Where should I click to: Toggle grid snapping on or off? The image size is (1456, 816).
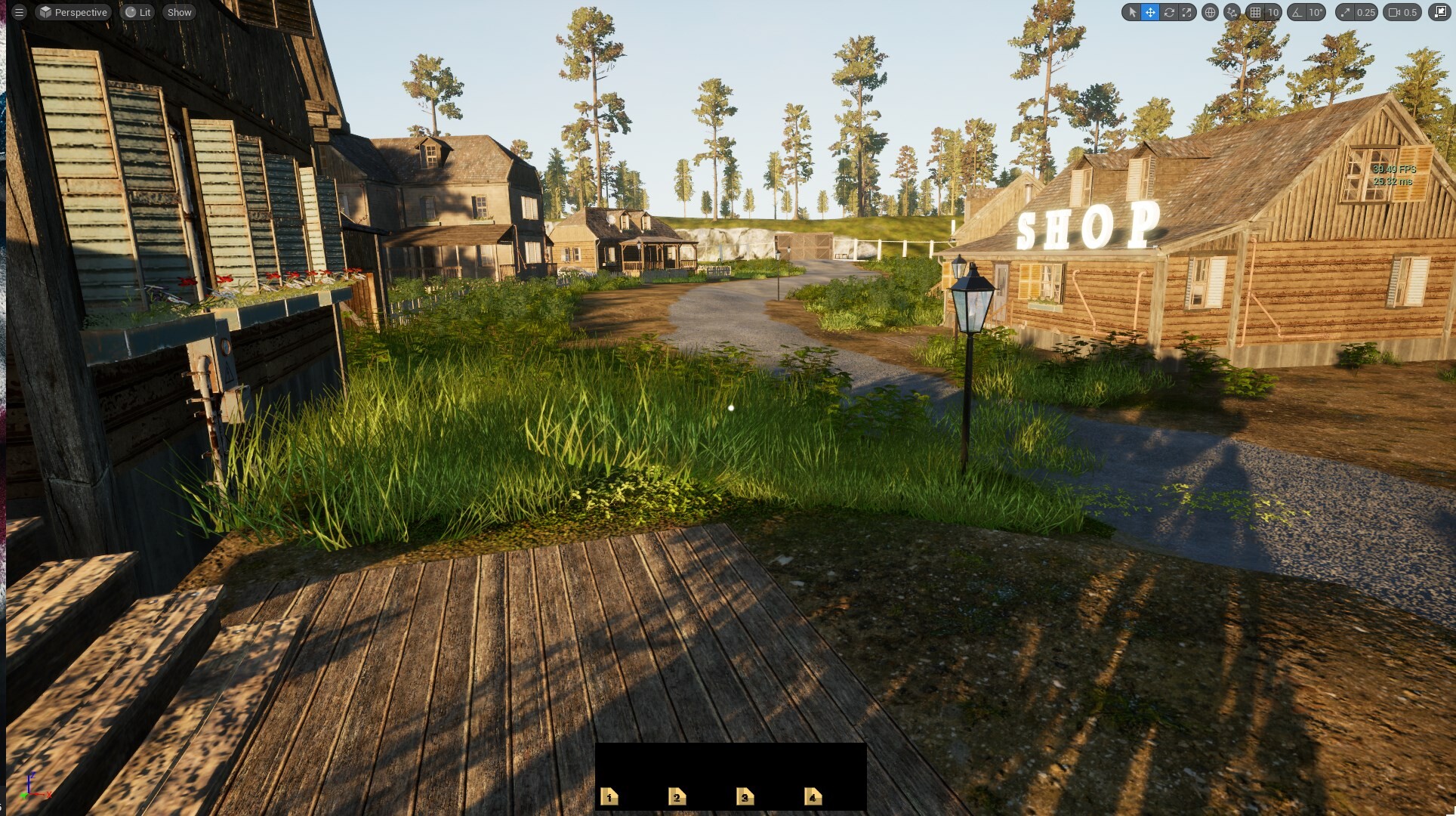pos(1254,12)
